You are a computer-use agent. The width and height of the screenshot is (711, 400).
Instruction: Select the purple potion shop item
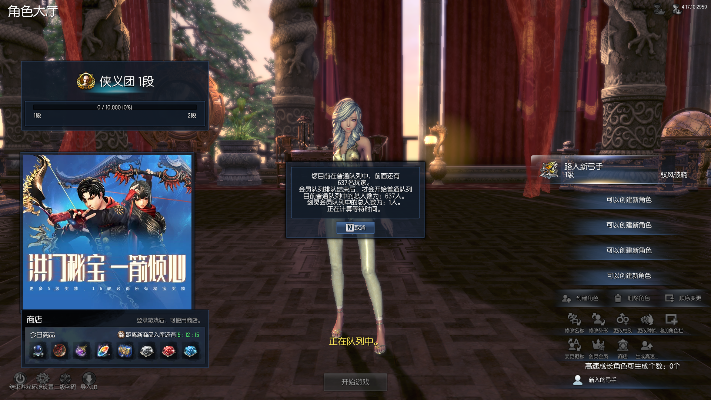point(81,350)
